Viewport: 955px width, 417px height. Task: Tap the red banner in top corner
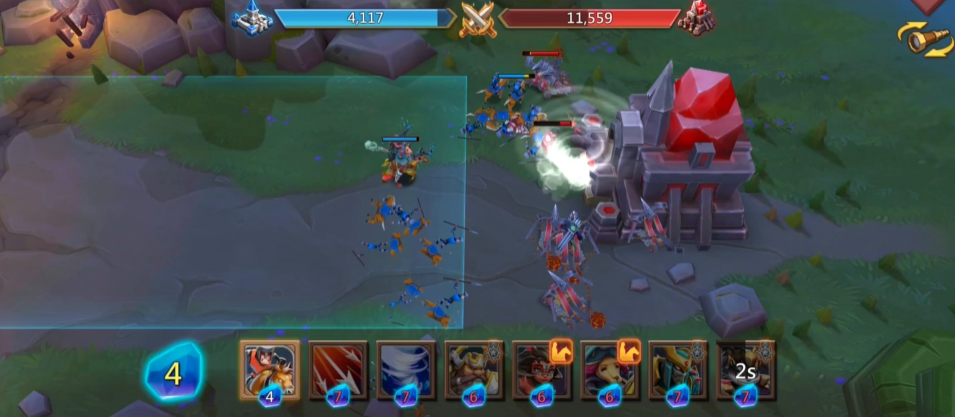928,6
